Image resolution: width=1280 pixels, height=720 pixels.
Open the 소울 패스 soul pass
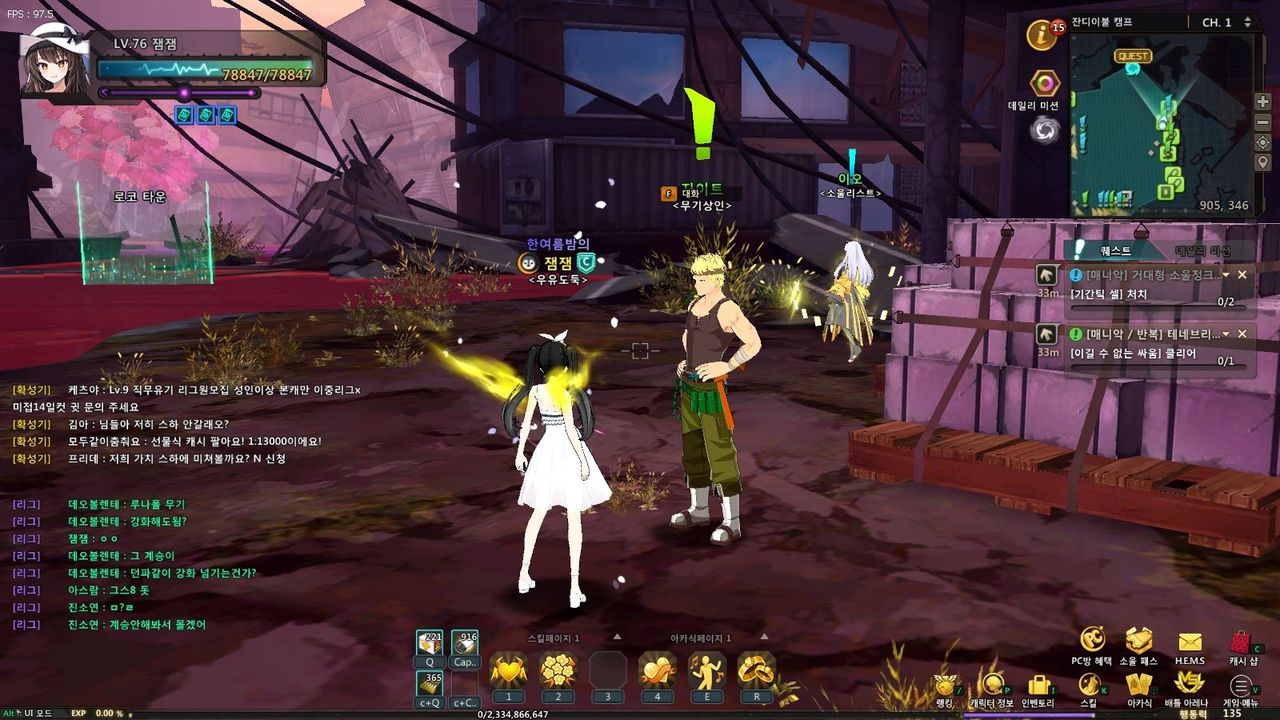click(1139, 642)
